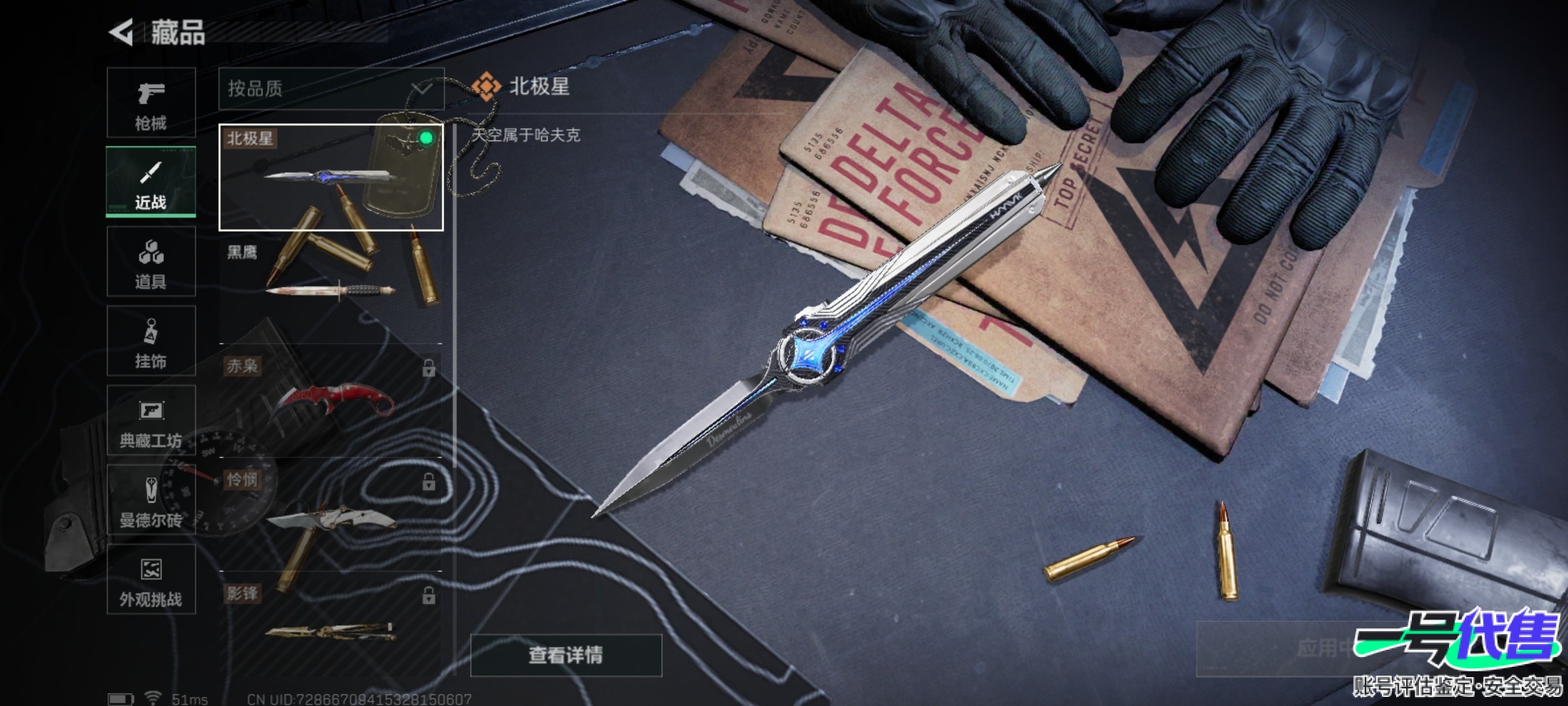This screenshot has height=706, width=1568.
Task: Switch to the 枪械 firearms tab
Action: click(x=151, y=103)
